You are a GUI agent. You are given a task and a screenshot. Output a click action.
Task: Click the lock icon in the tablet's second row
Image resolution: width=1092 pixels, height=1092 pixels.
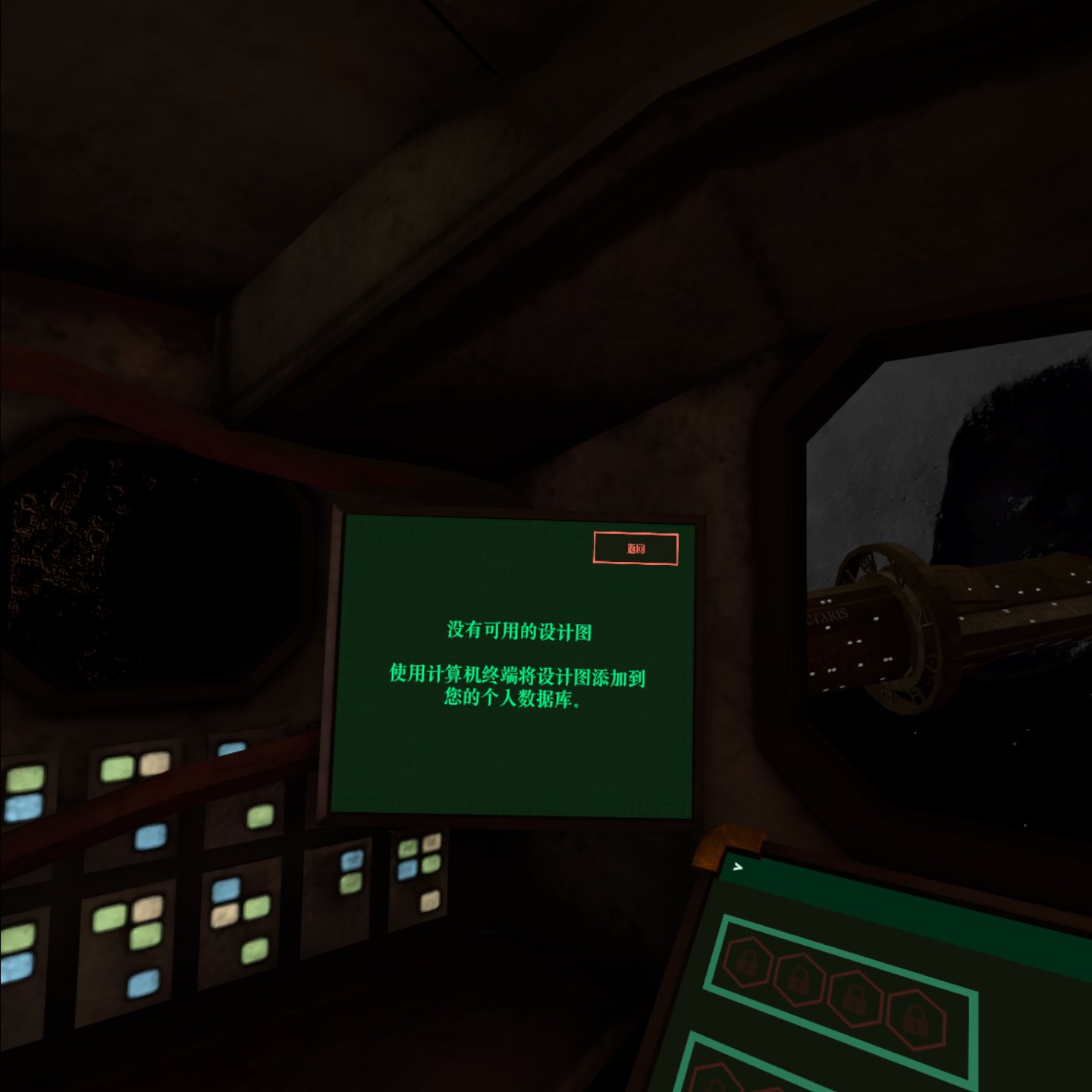(x=714, y=1084)
